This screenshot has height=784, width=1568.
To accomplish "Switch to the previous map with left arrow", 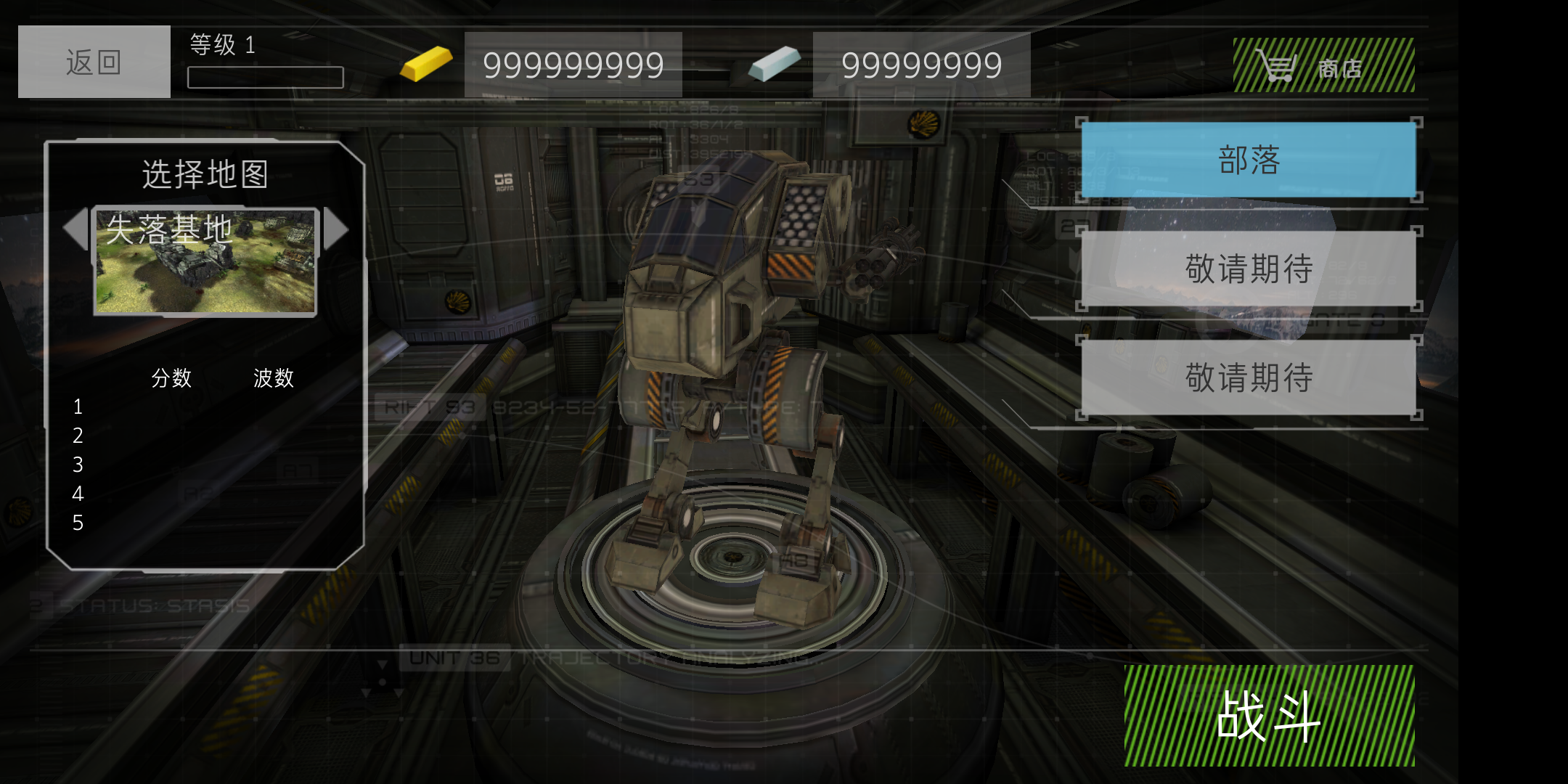I will click(76, 229).
